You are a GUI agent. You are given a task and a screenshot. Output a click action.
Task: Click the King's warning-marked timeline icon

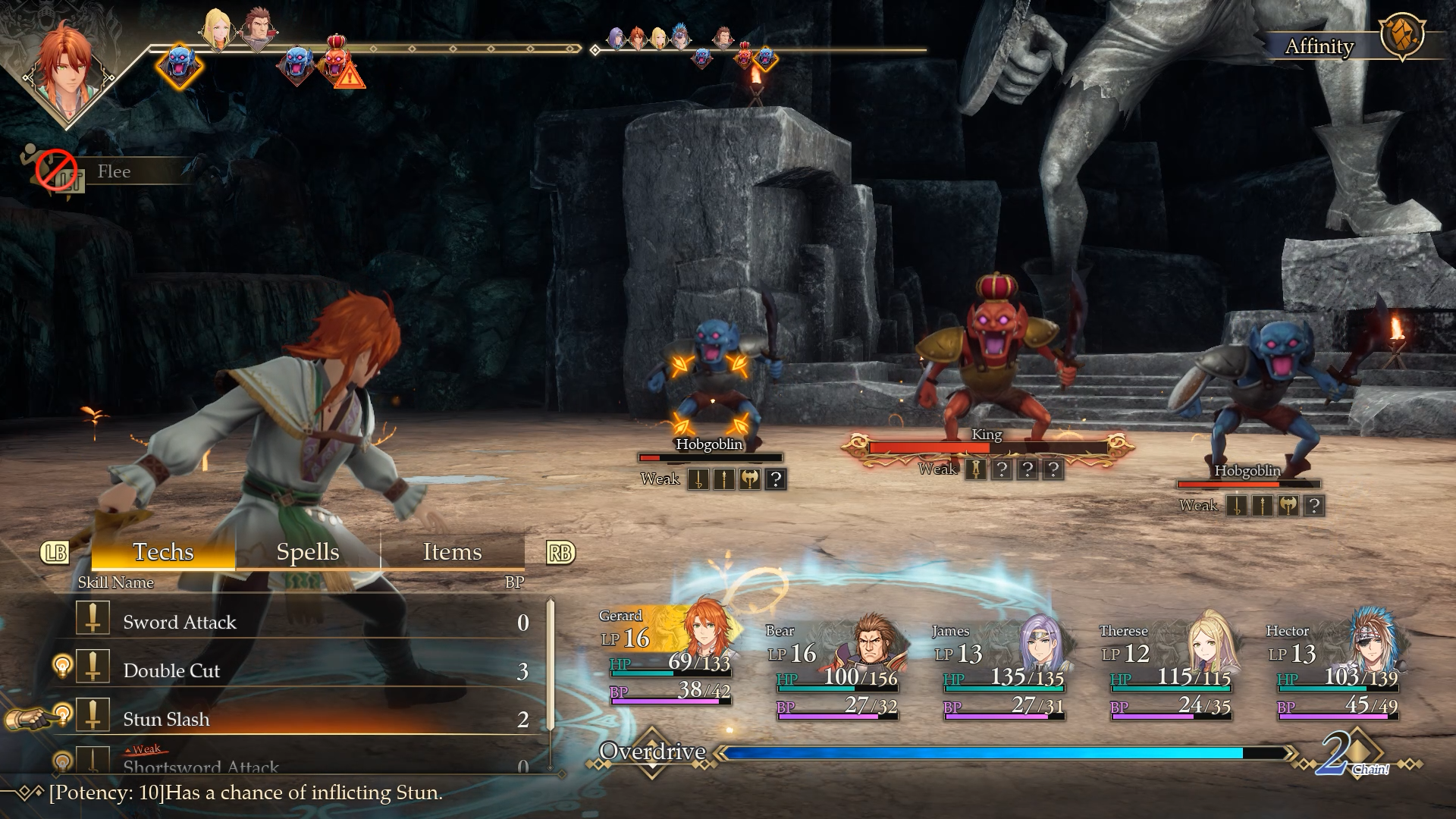point(337,61)
